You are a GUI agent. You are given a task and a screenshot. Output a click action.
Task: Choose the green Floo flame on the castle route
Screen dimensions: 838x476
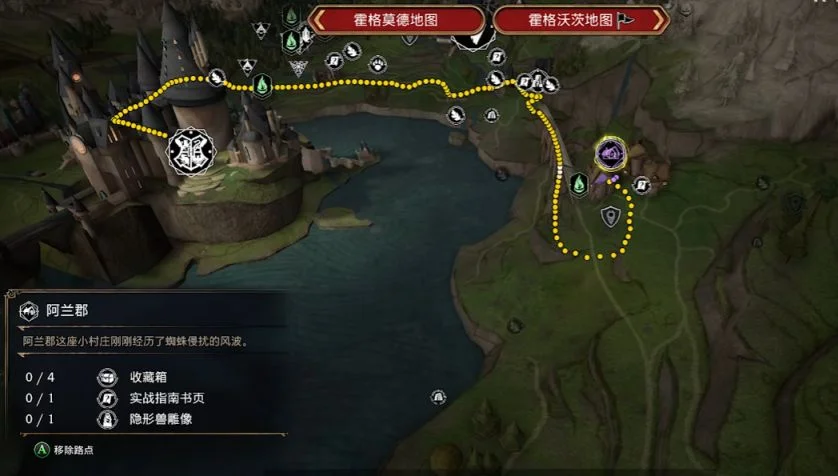pos(261,85)
